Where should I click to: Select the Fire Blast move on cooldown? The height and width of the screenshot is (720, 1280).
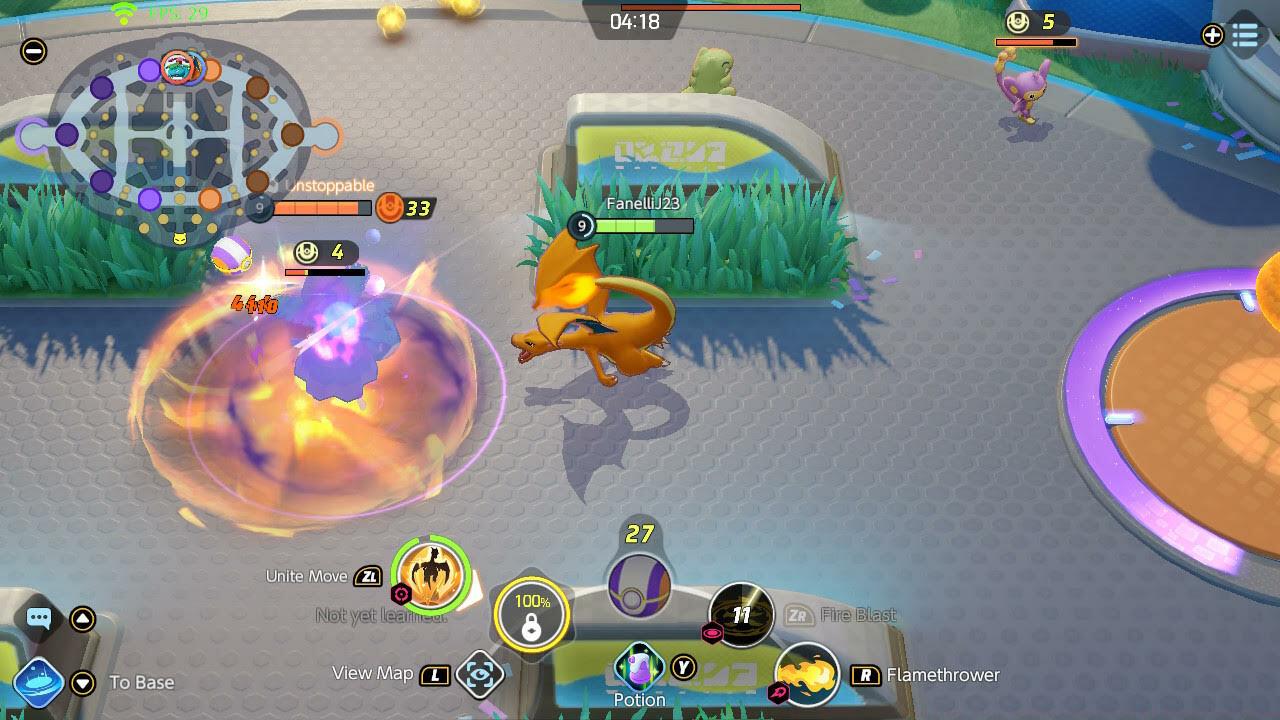click(741, 615)
